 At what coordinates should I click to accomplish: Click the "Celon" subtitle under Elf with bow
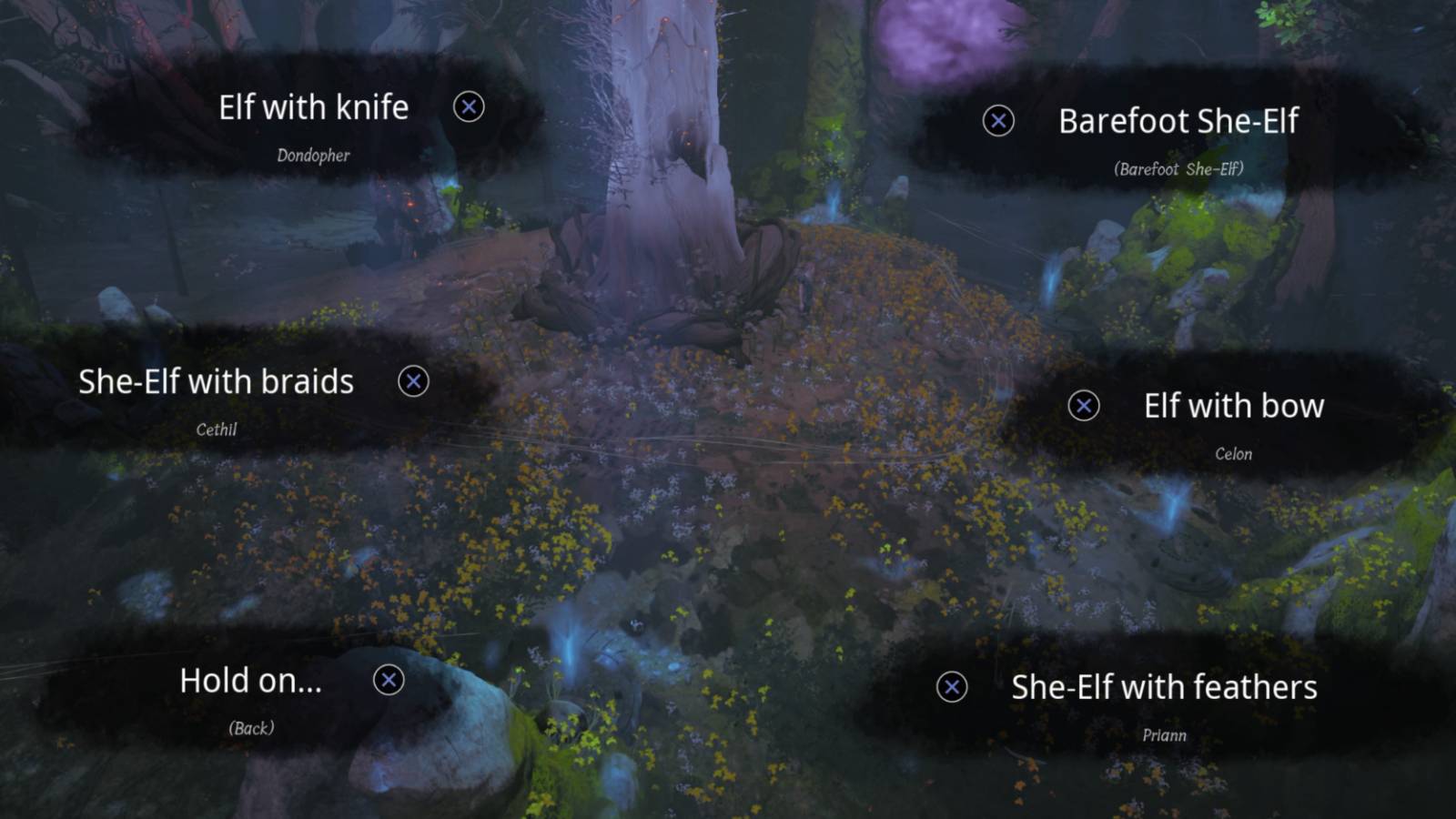[1235, 453]
